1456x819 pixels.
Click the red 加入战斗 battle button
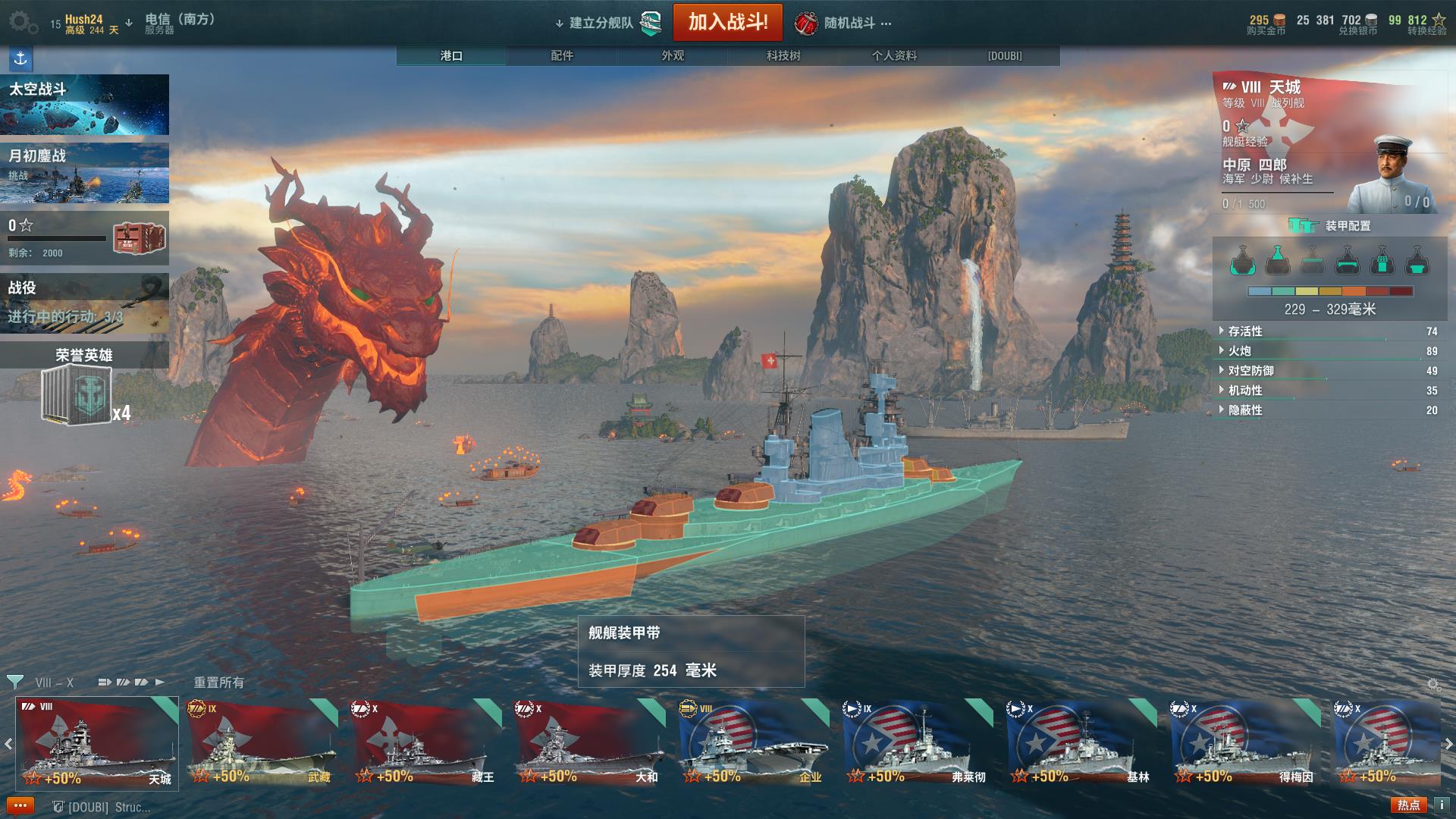coord(727,22)
